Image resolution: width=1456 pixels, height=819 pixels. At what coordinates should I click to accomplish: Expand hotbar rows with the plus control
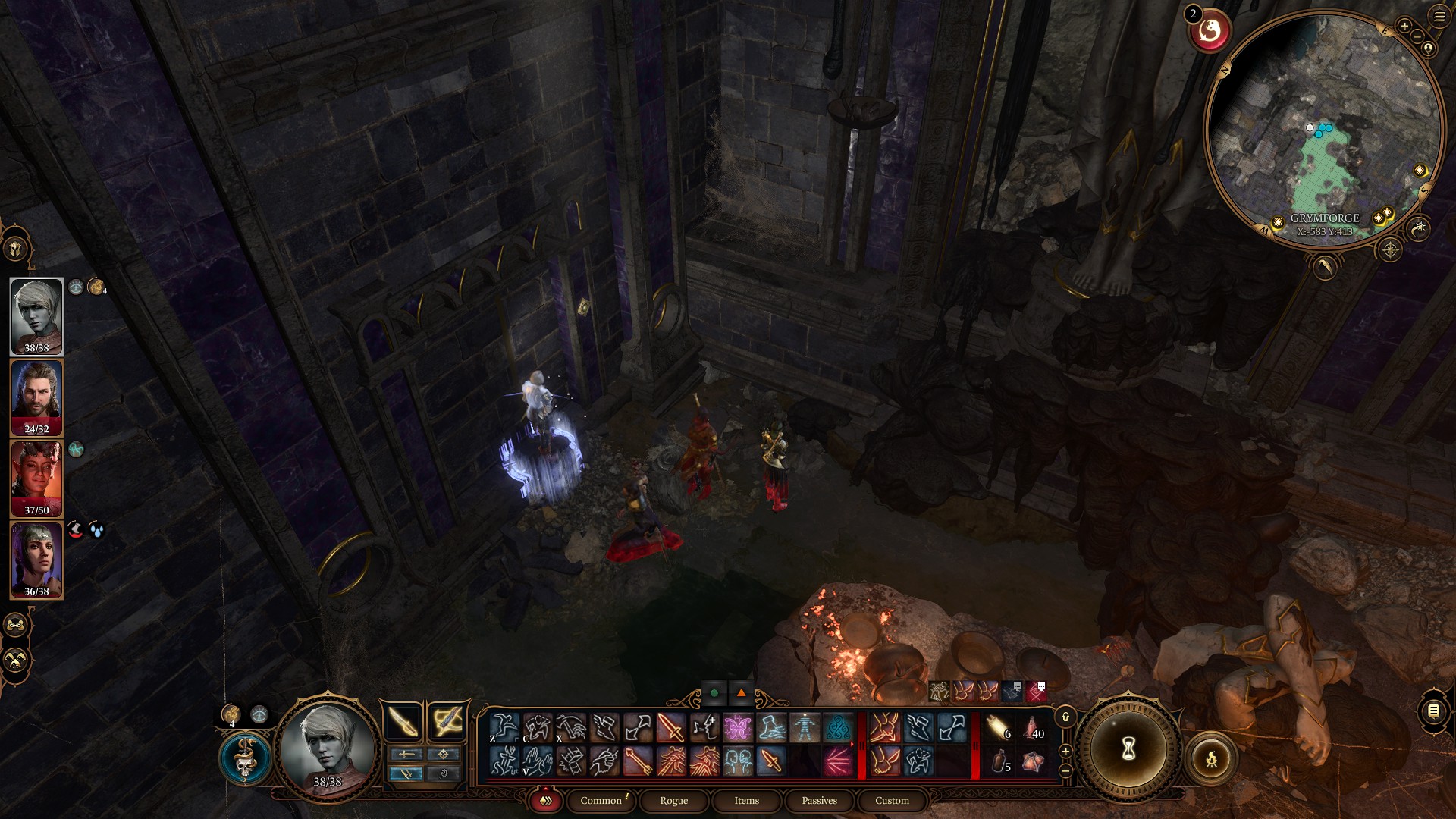1065,751
